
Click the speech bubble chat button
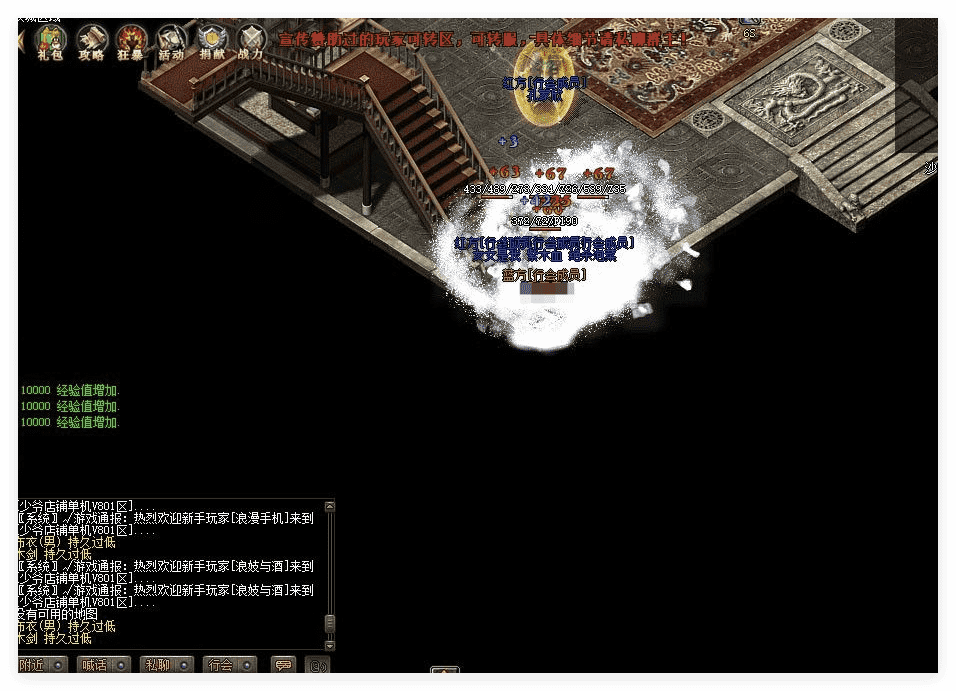(283, 665)
